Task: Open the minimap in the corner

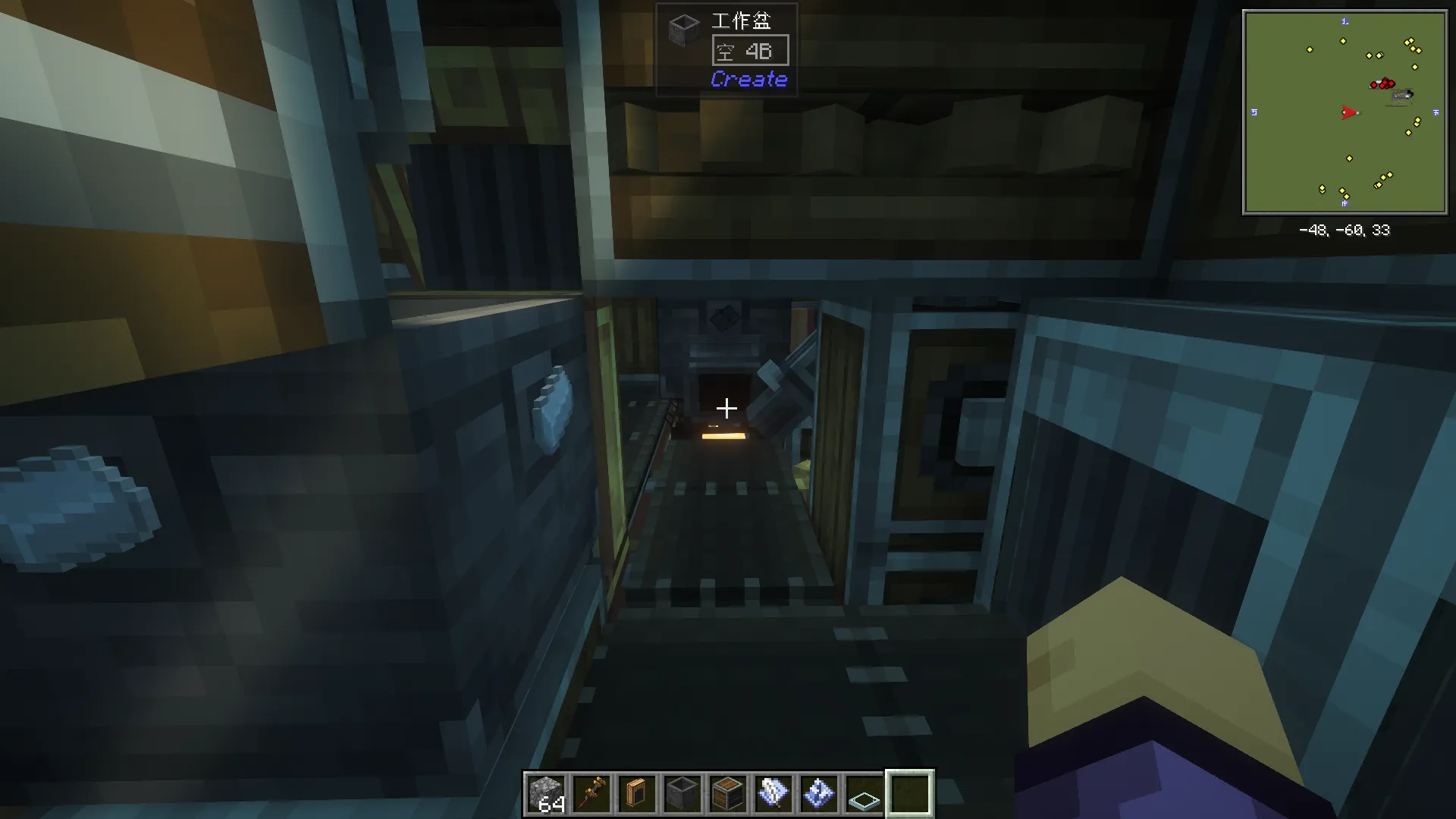Action: 1345,112
